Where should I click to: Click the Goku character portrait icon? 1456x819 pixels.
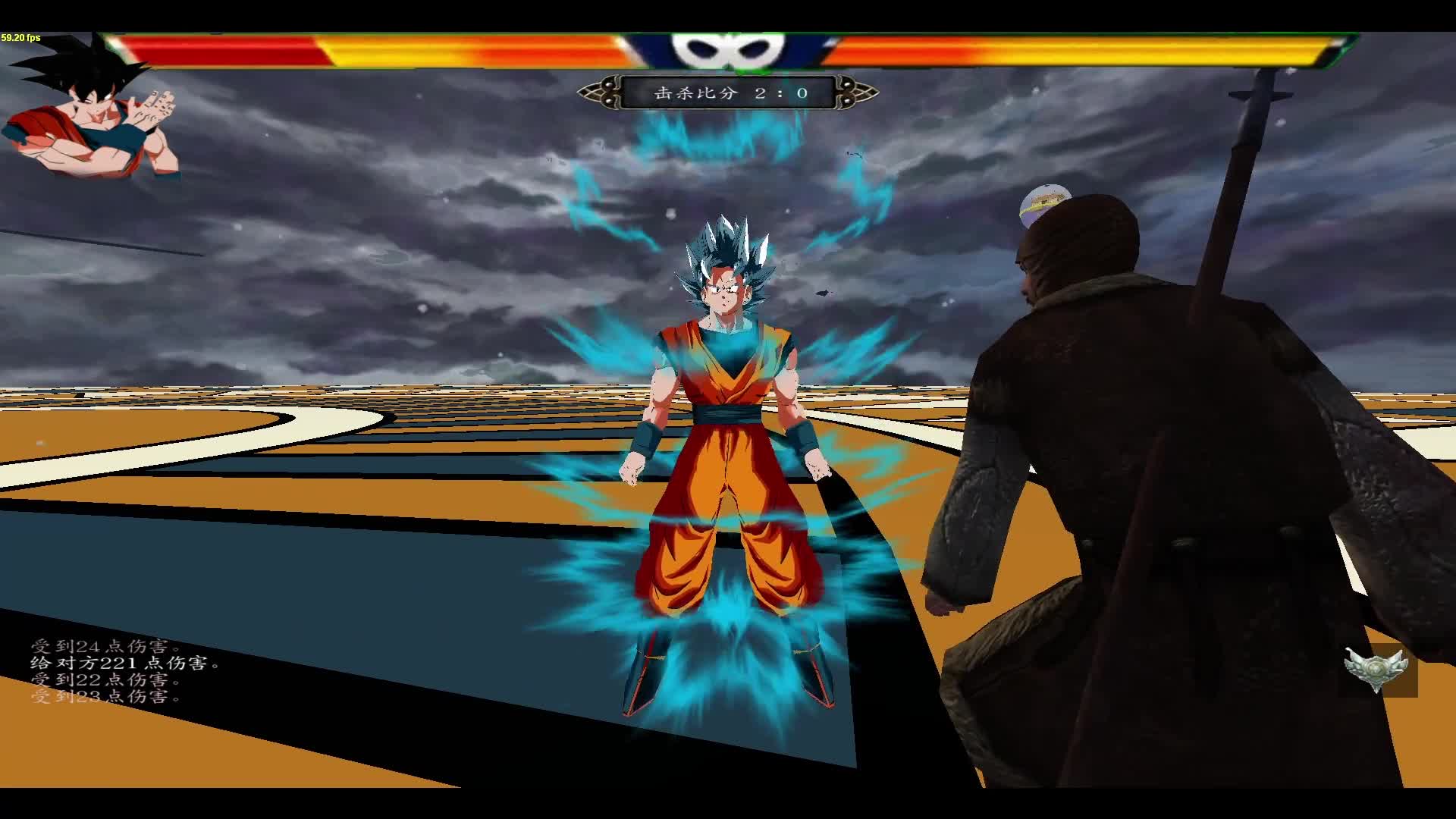point(91,121)
